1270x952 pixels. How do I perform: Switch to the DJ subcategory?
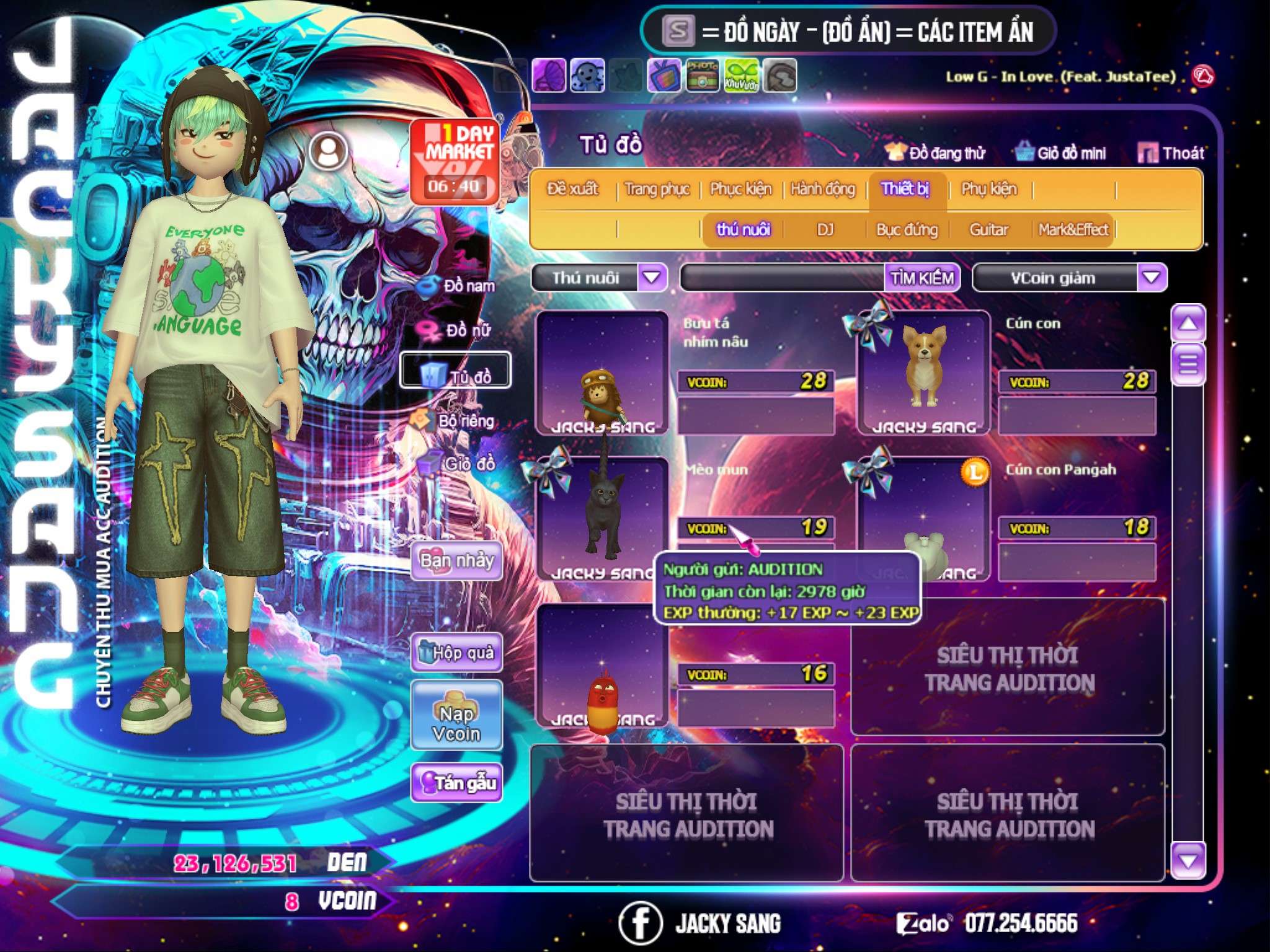point(825,230)
